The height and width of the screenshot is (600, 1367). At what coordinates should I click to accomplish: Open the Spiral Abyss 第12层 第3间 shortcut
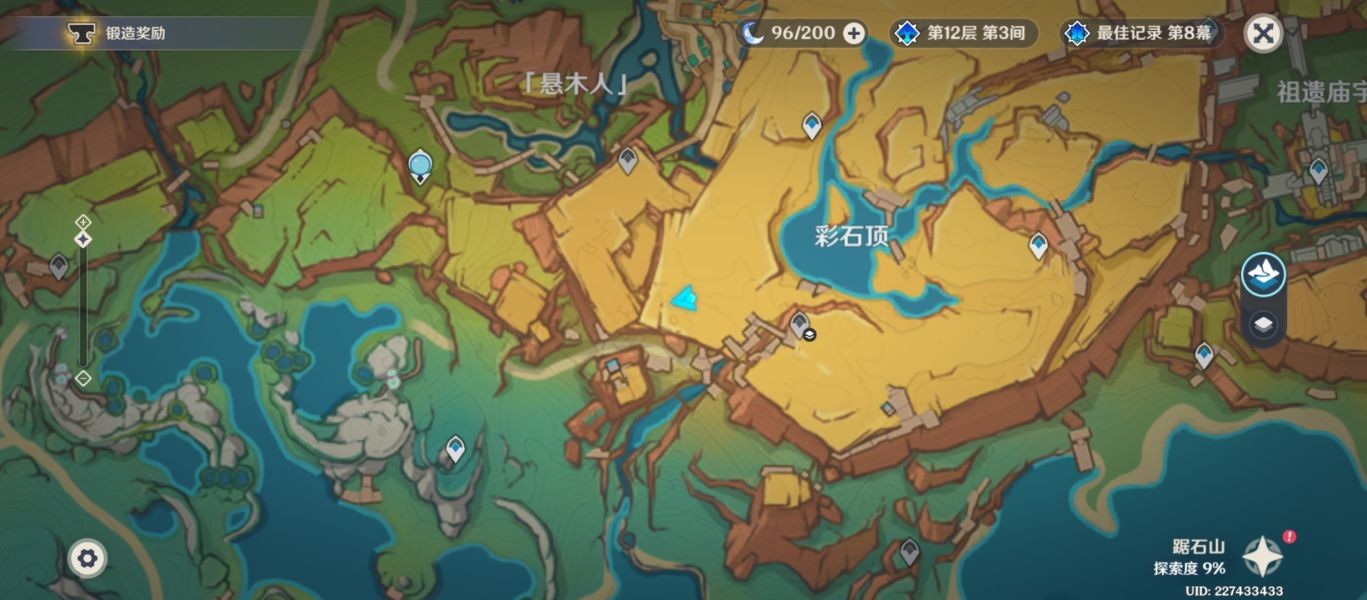[x=962, y=33]
